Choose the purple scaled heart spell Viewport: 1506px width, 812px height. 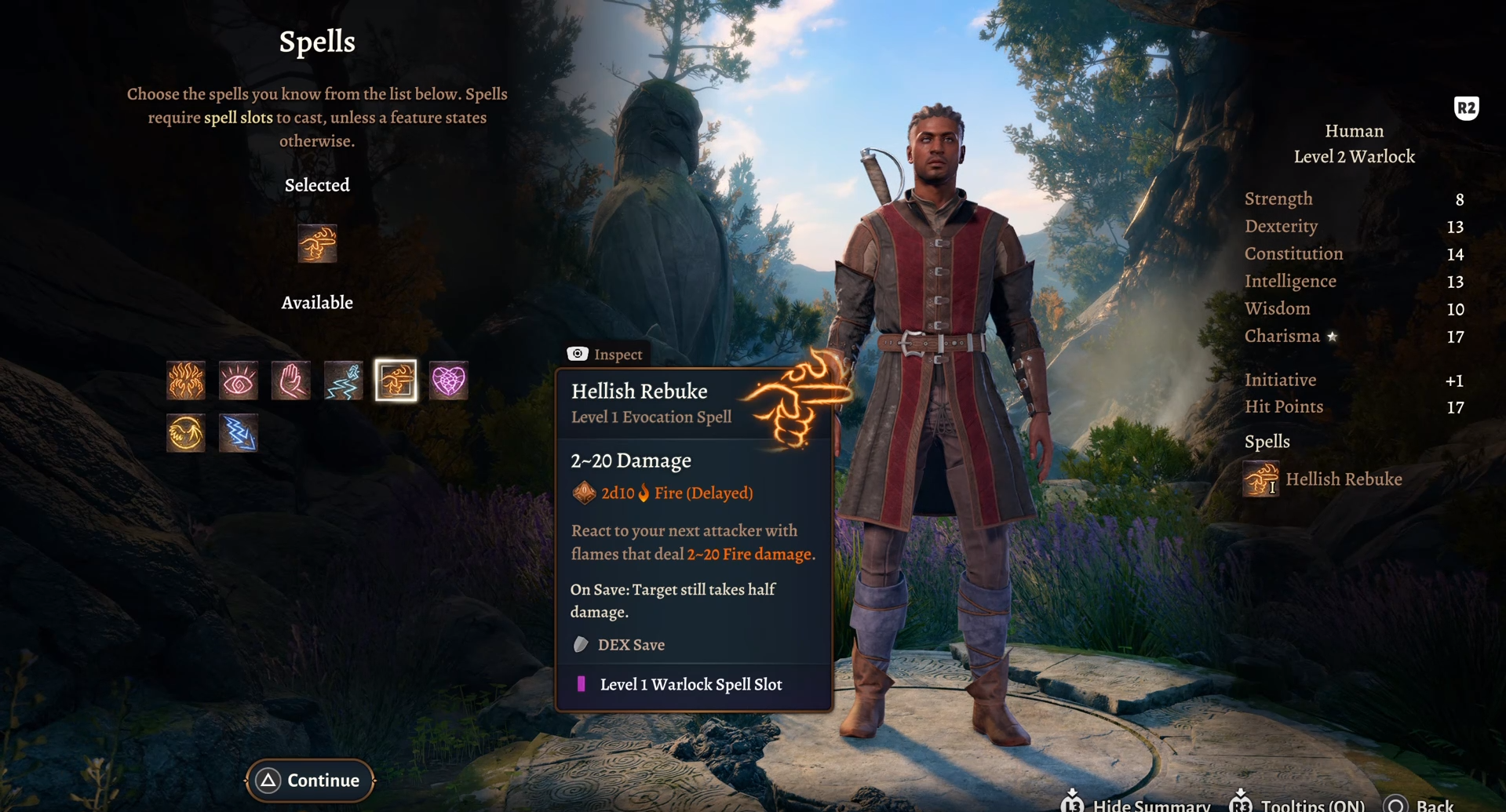point(449,381)
